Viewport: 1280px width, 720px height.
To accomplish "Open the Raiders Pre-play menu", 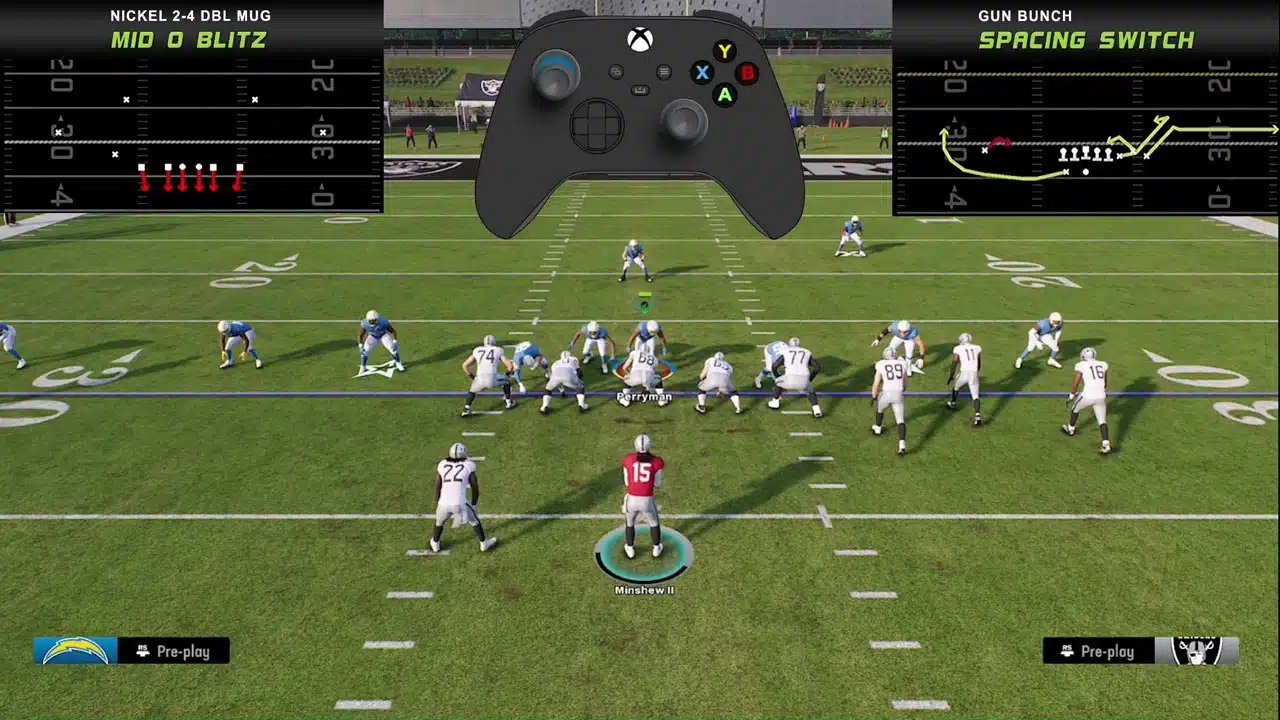I will click(1106, 651).
